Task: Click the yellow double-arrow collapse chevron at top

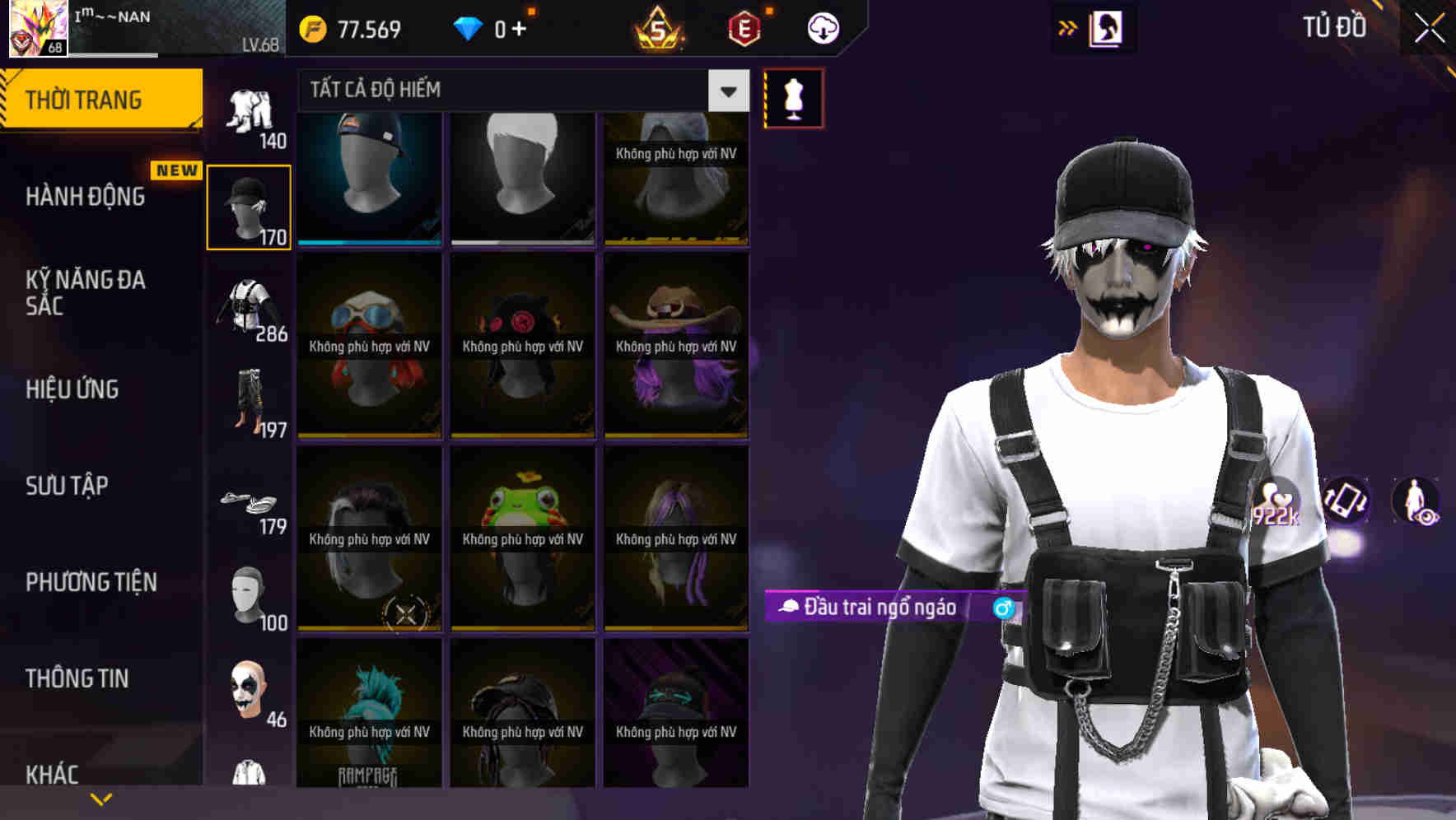Action: pos(1066,27)
